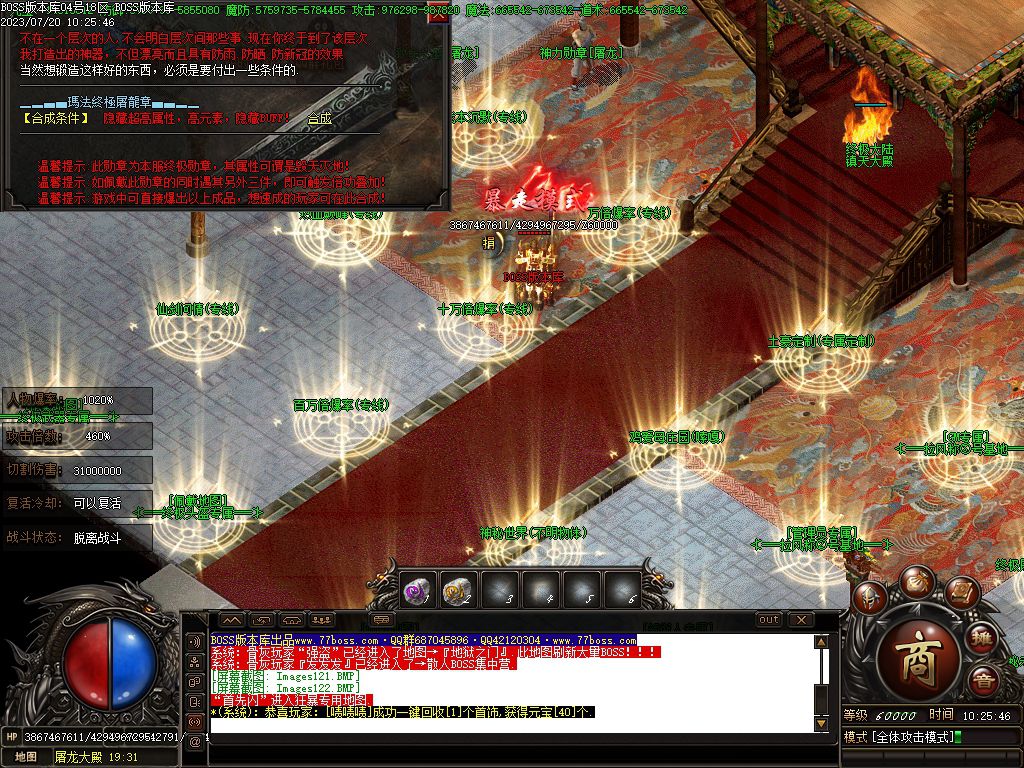Use the purple scroll in hotbar slot 1

(416, 592)
